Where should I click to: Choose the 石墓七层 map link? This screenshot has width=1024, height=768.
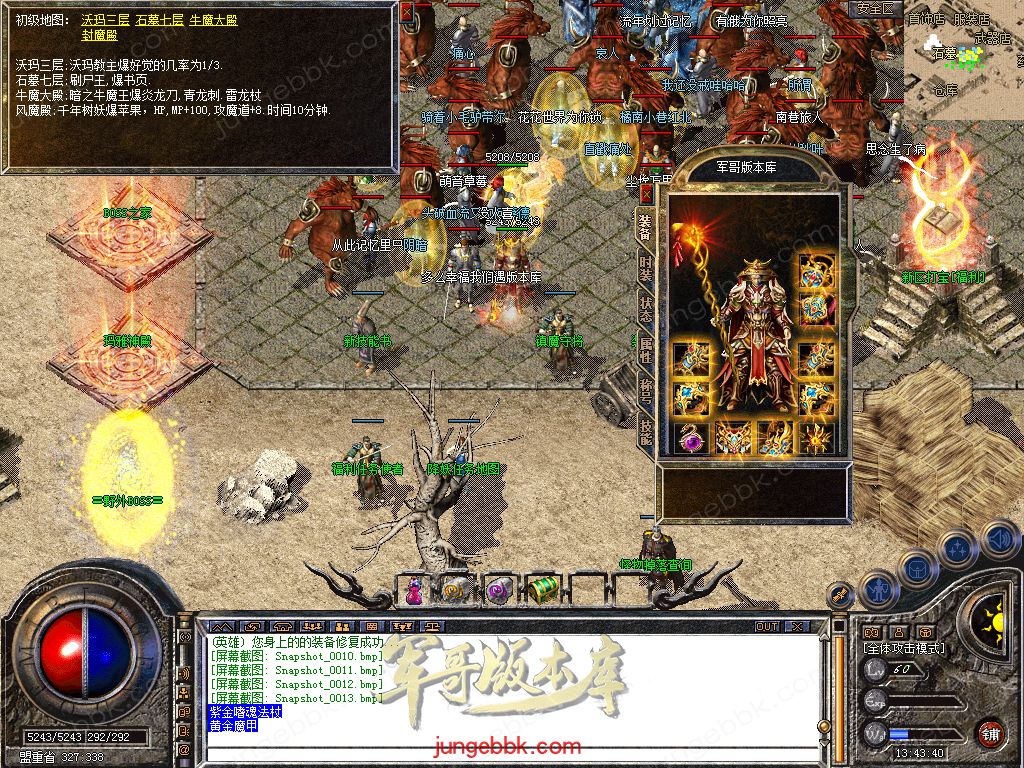click(159, 20)
